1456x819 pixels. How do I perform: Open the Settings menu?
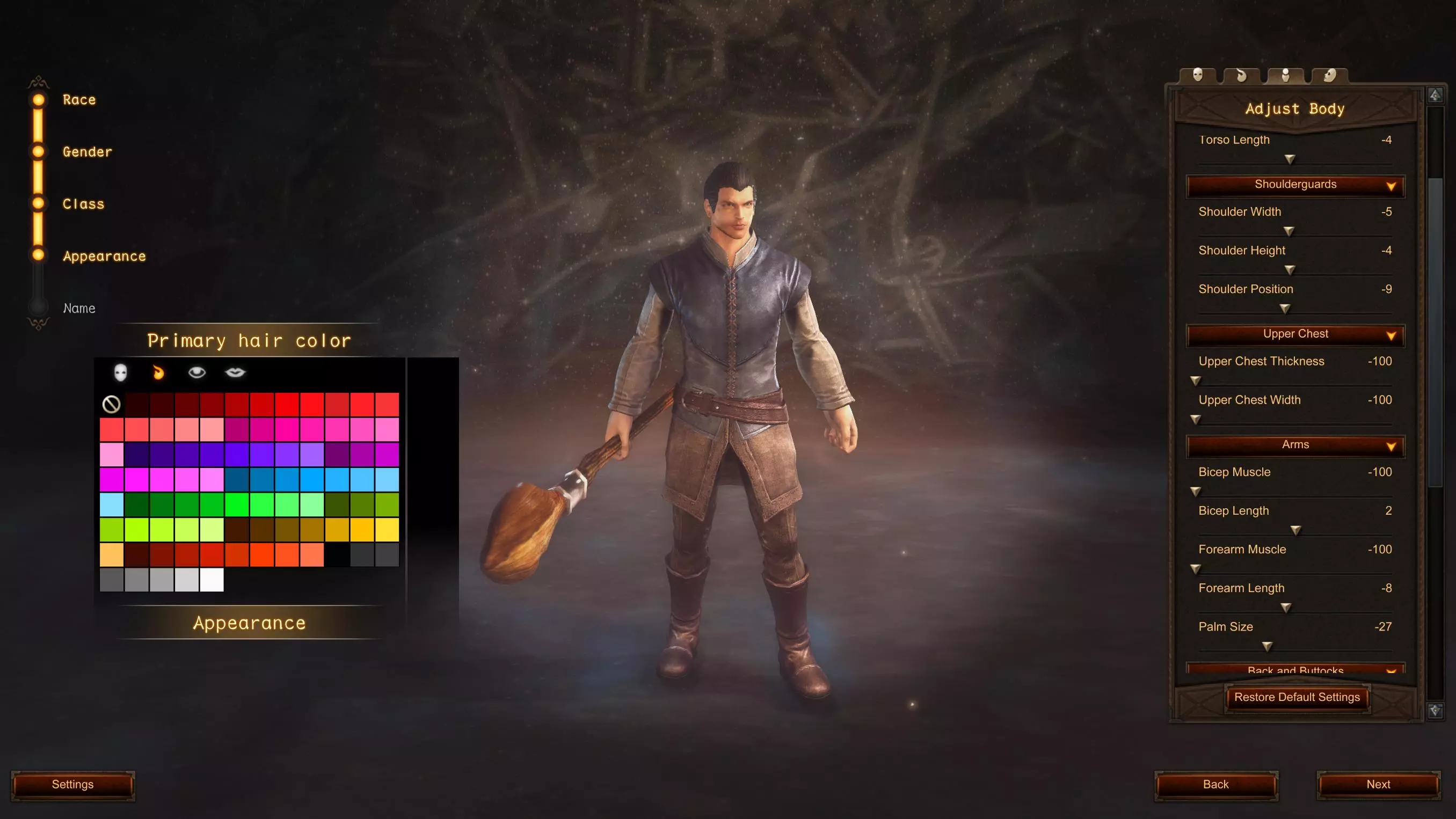pyautogui.click(x=72, y=785)
